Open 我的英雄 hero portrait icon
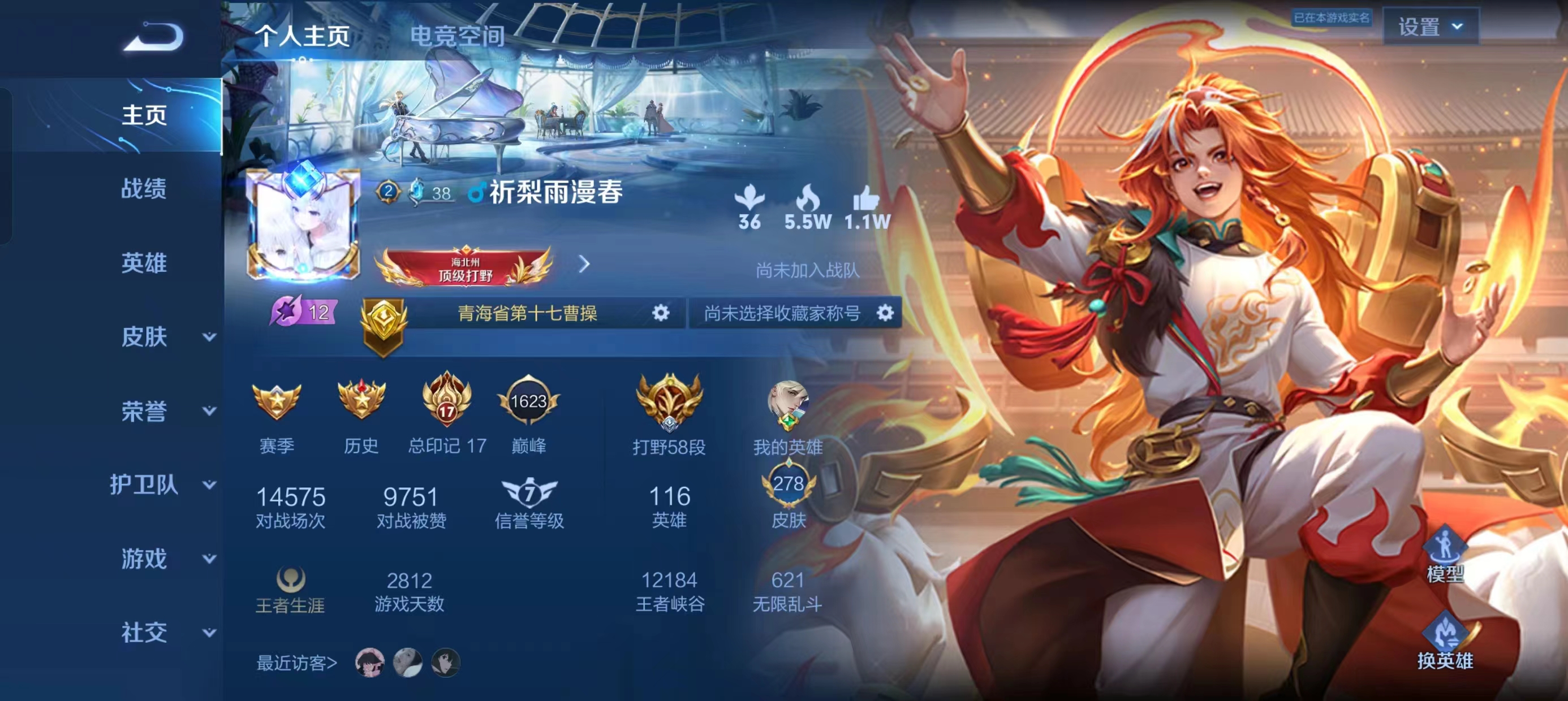This screenshot has width=1568, height=701. point(789,403)
